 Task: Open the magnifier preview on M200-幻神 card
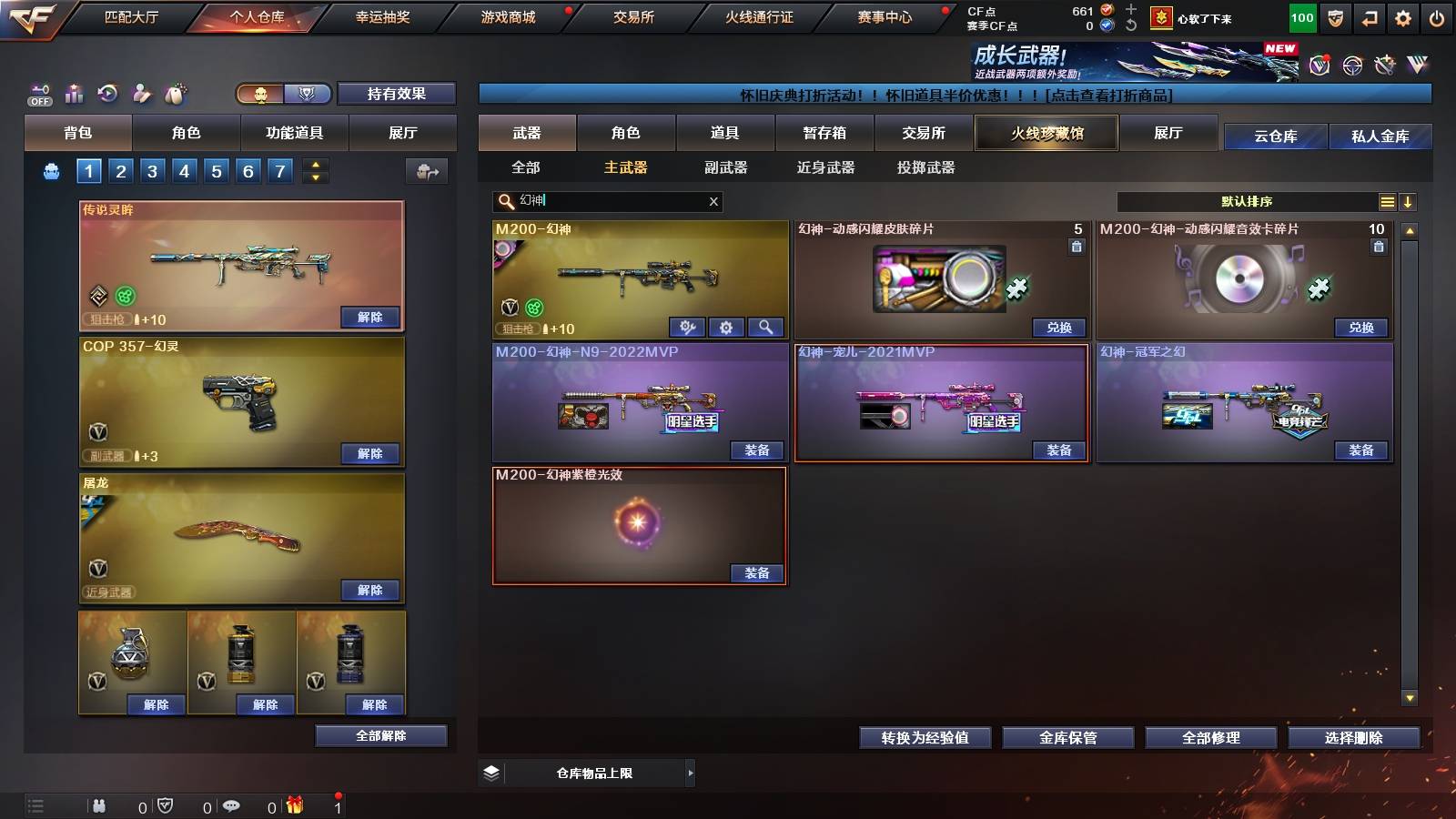point(765,327)
